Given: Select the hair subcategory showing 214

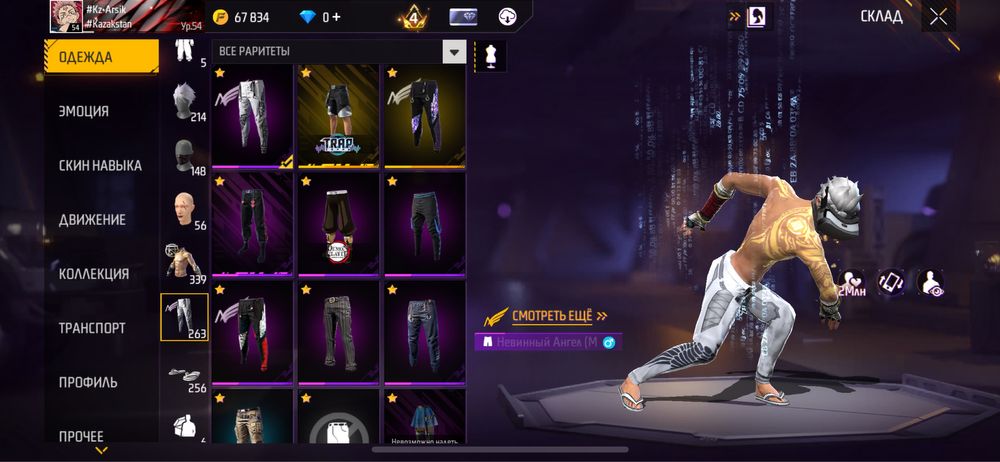Looking at the screenshot, I should tap(184, 101).
